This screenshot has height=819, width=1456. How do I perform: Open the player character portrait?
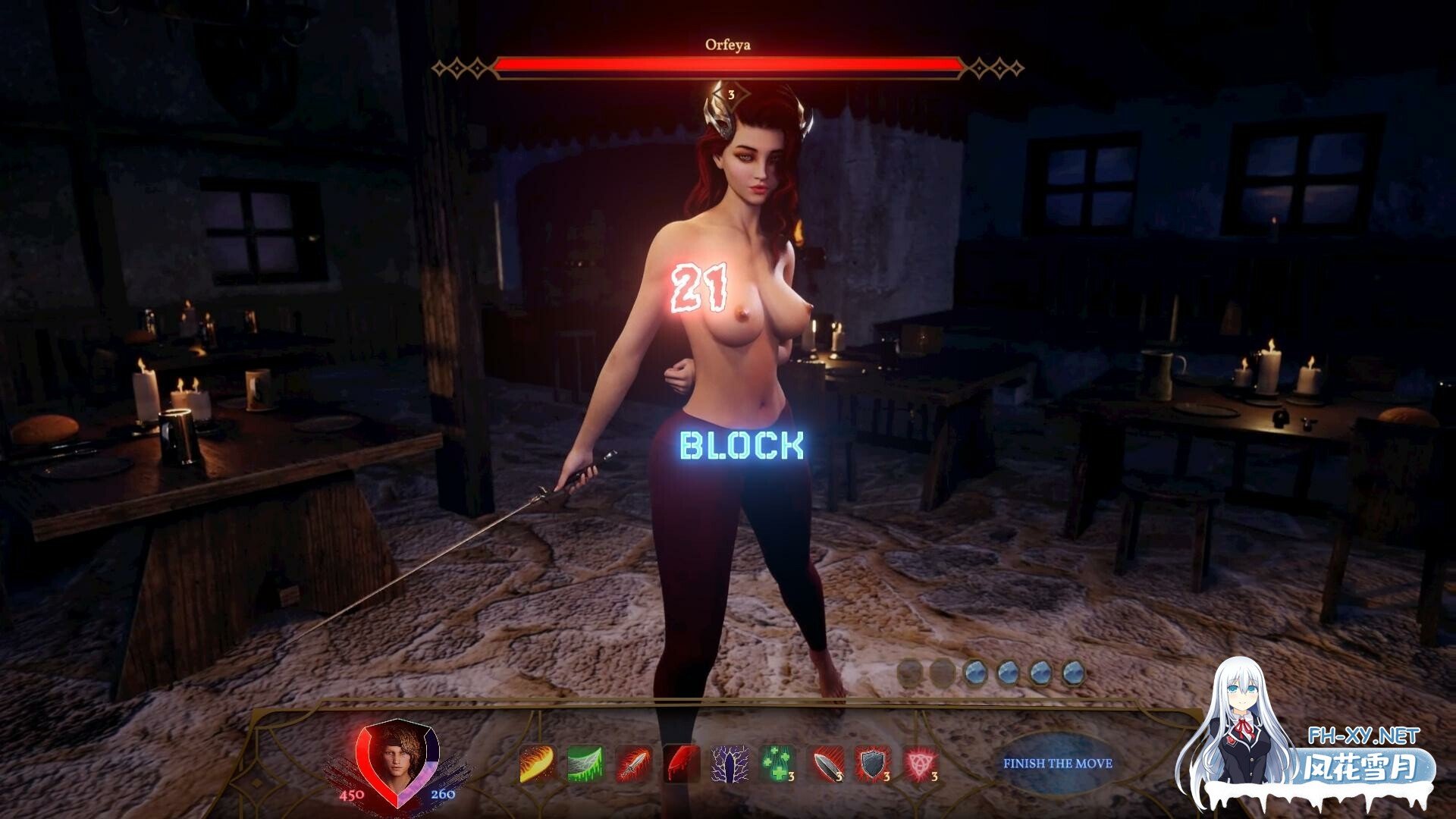tap(396, 755)
